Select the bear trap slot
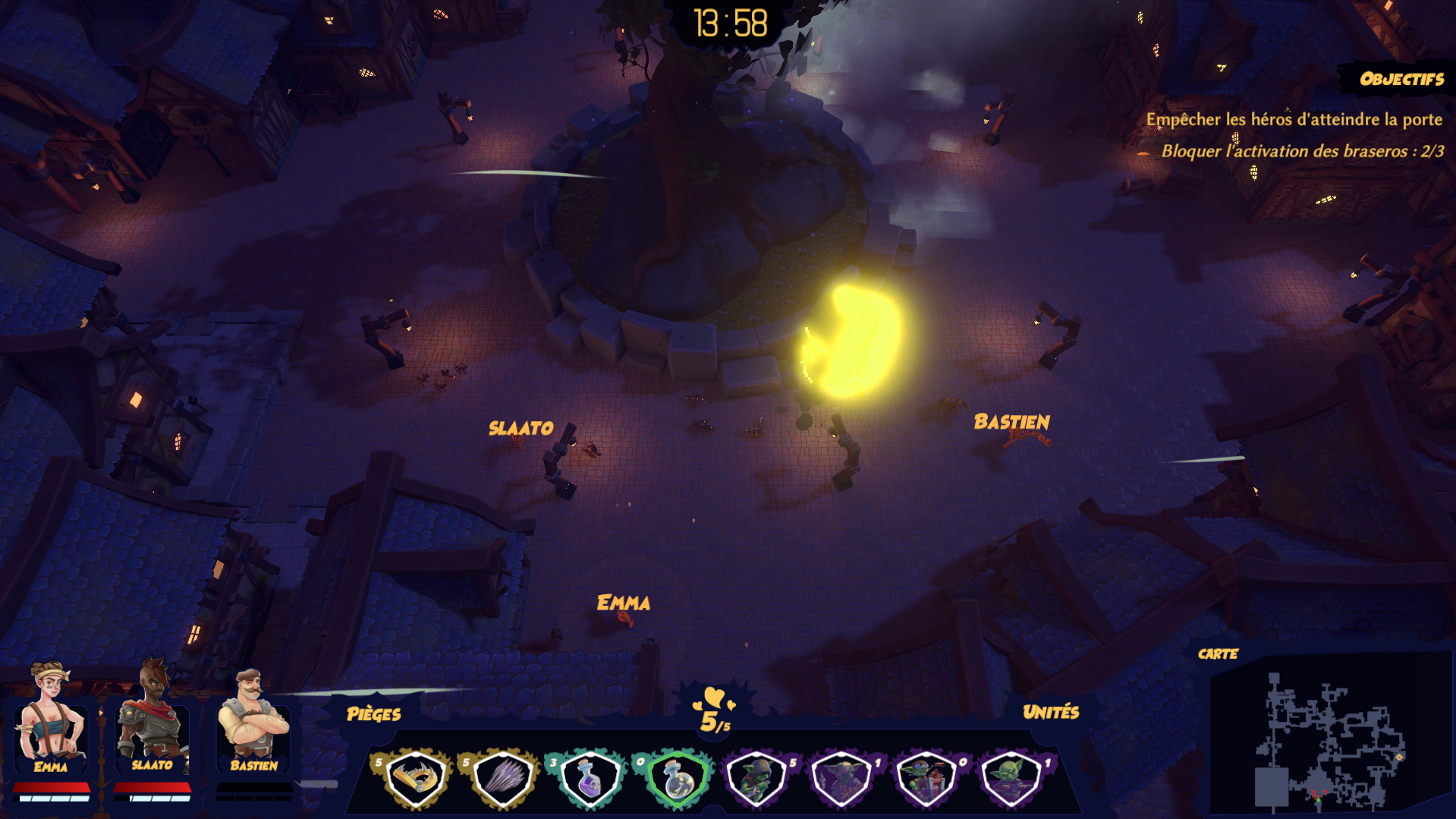 click(414, 778)
